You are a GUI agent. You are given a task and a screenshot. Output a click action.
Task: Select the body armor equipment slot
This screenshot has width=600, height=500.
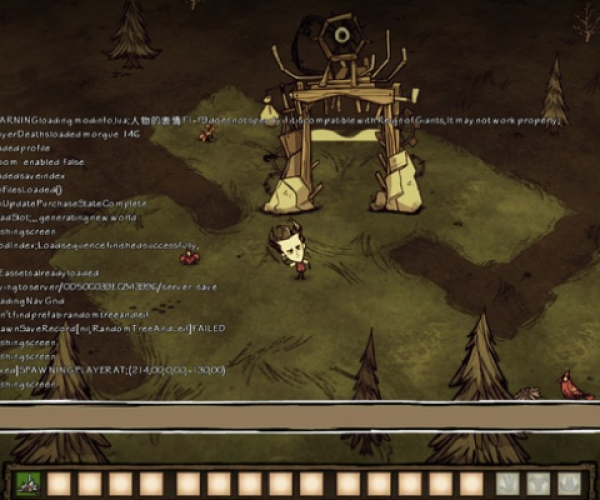(x=540, y=484)
